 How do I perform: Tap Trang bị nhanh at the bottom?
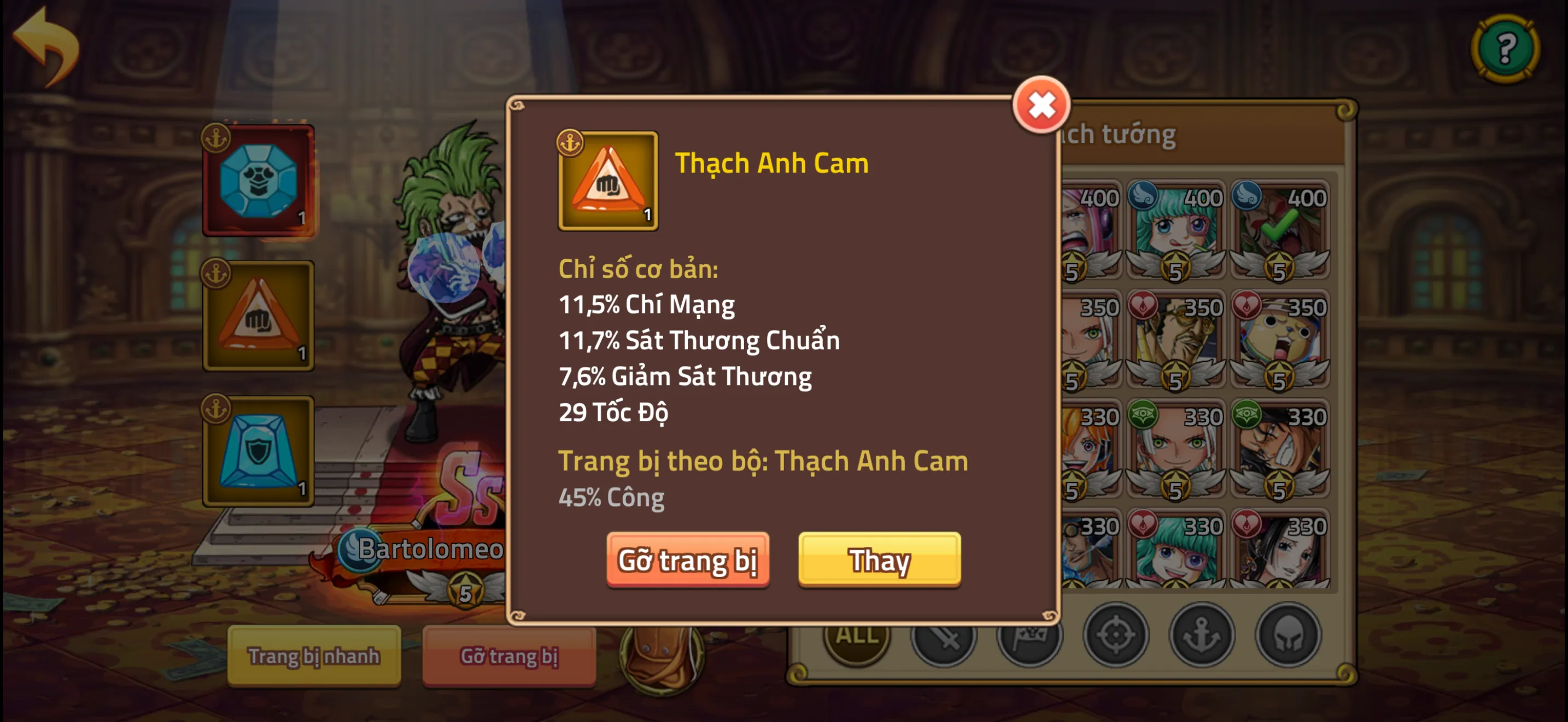pos(315,656)
